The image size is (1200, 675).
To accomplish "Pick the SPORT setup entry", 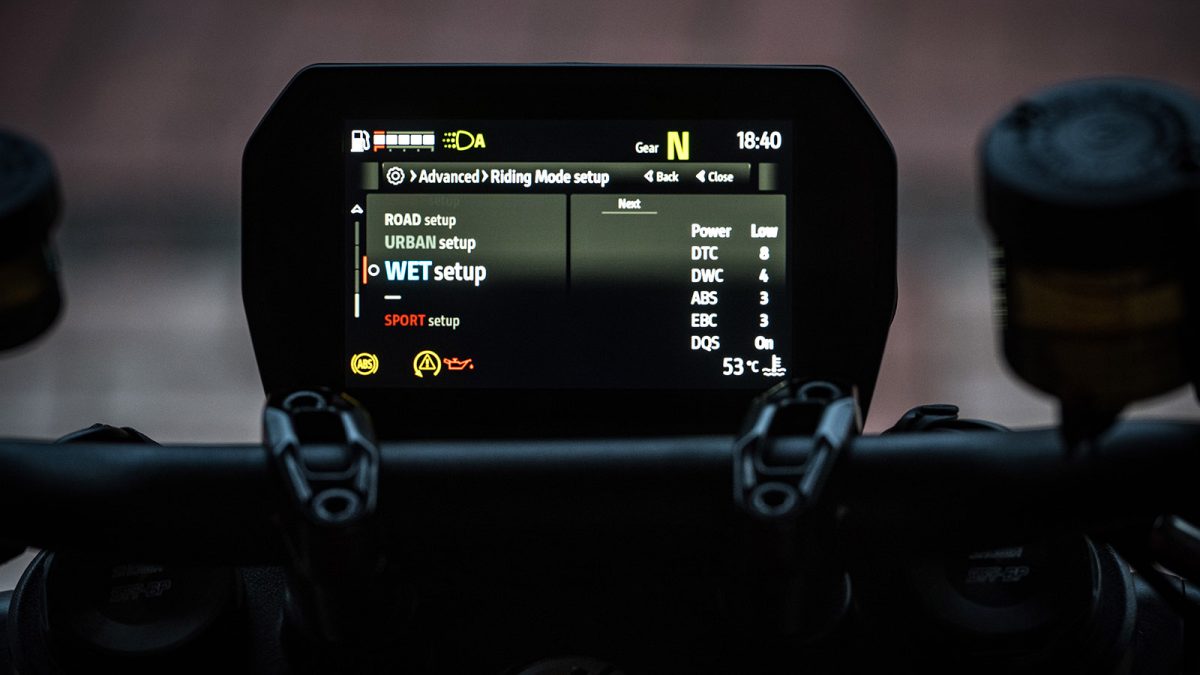I will (422, 321).
